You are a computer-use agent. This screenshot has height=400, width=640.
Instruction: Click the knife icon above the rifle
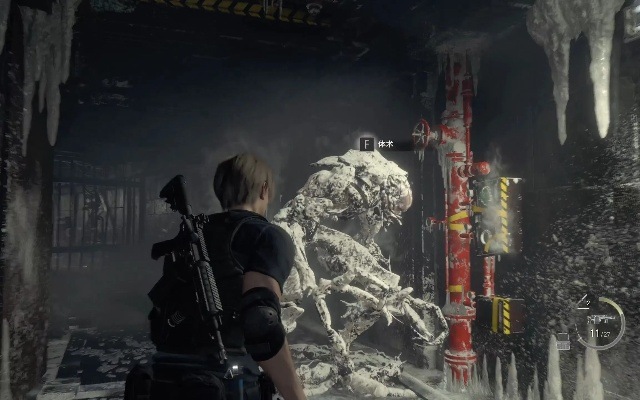coord(585,299)
